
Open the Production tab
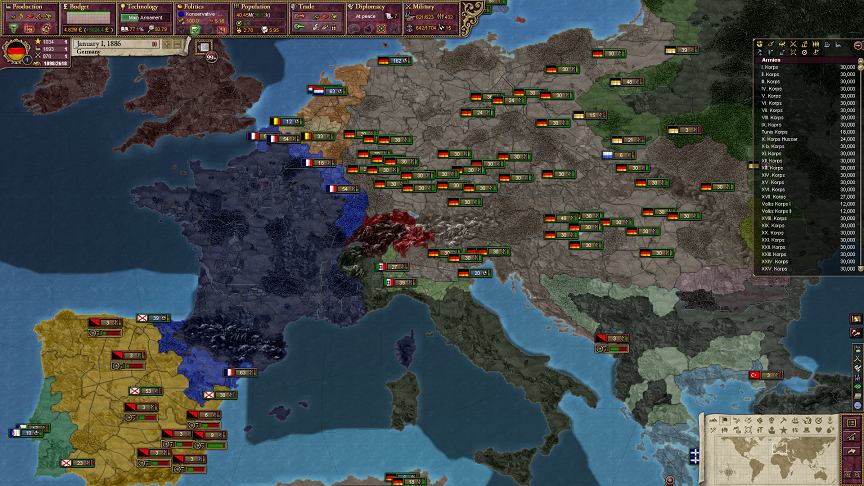point(30,6)
